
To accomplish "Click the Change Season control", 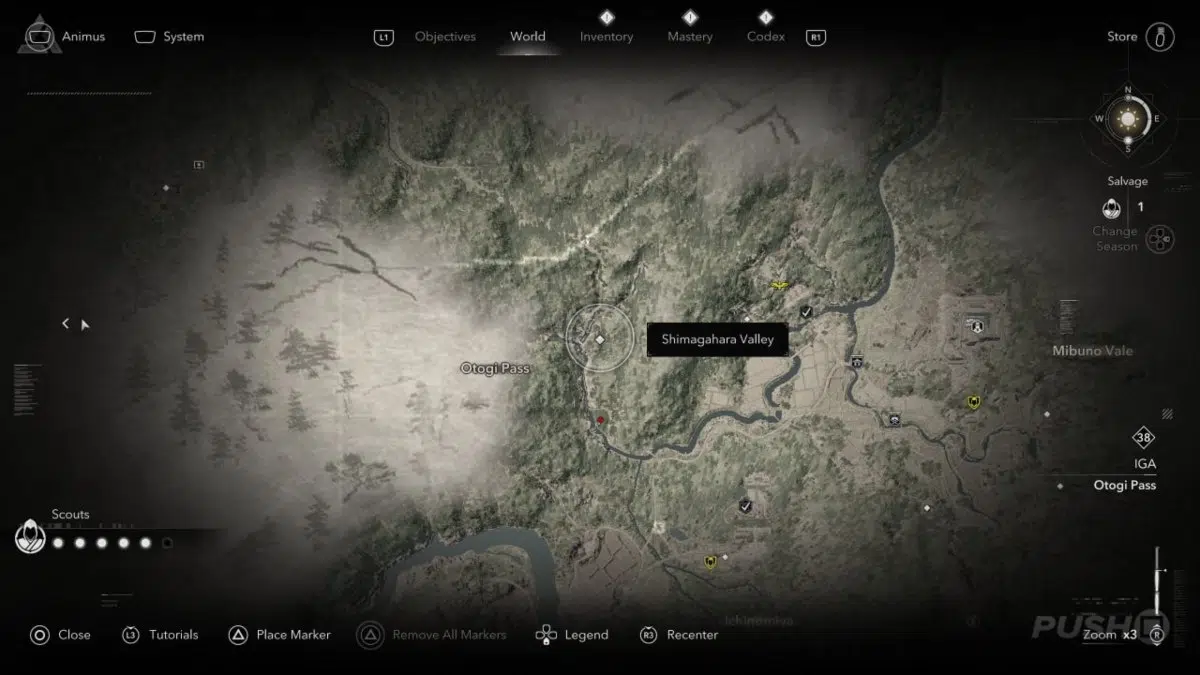I will [x=1158, y=239].
